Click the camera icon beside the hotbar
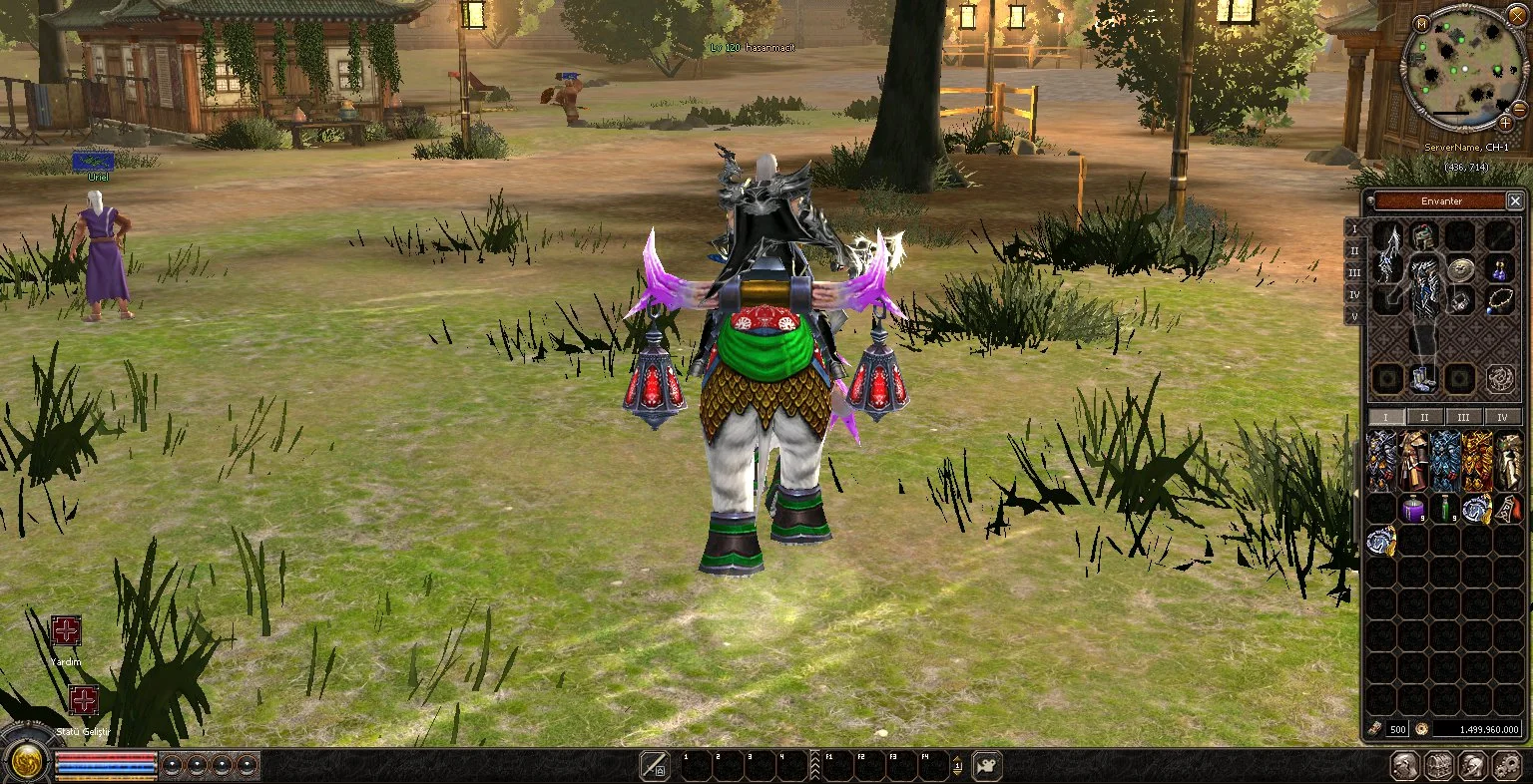 click(986, 765)
